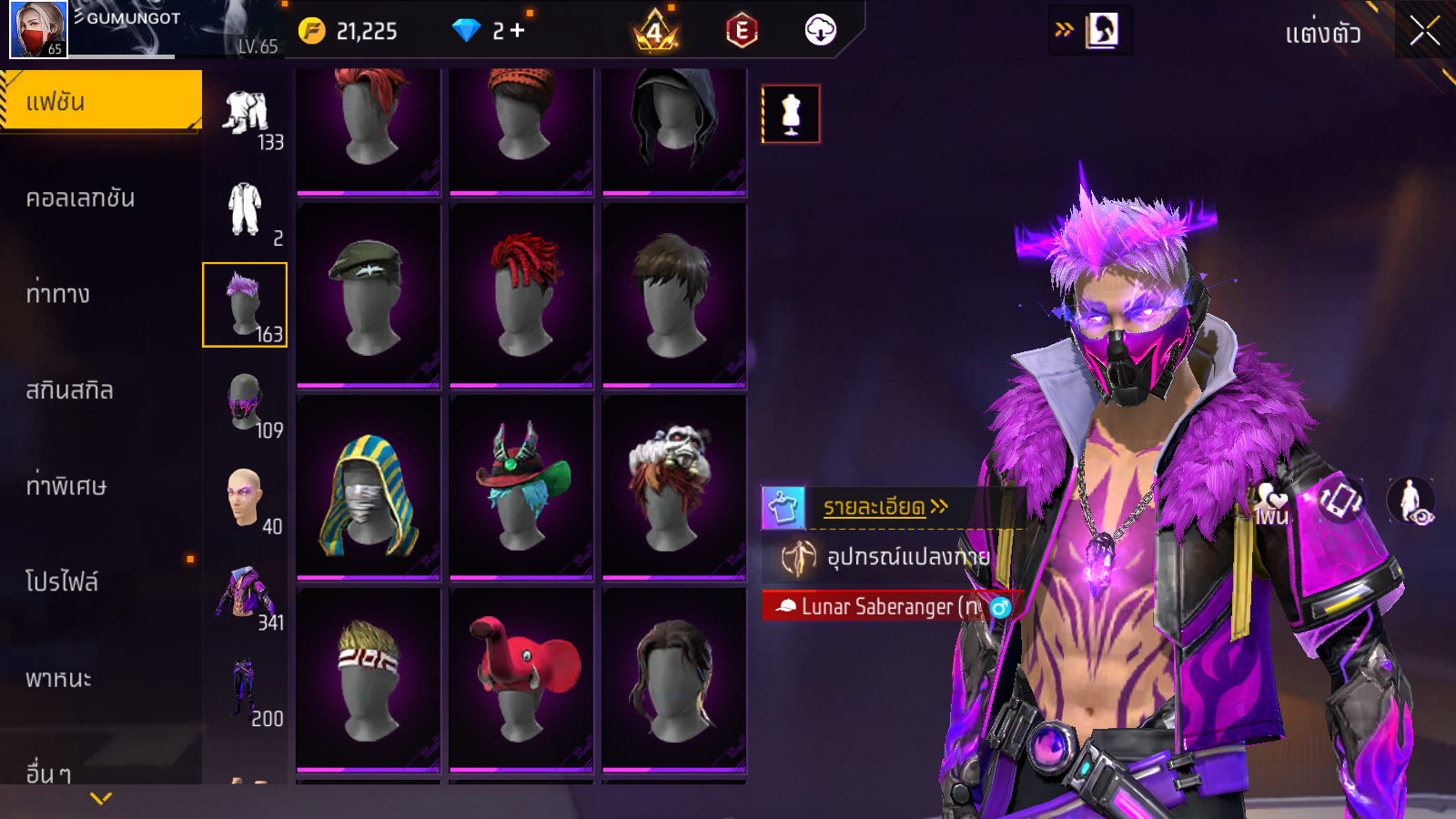
Task: Close the outfit screen with the X
Action: coord(1425,31)
